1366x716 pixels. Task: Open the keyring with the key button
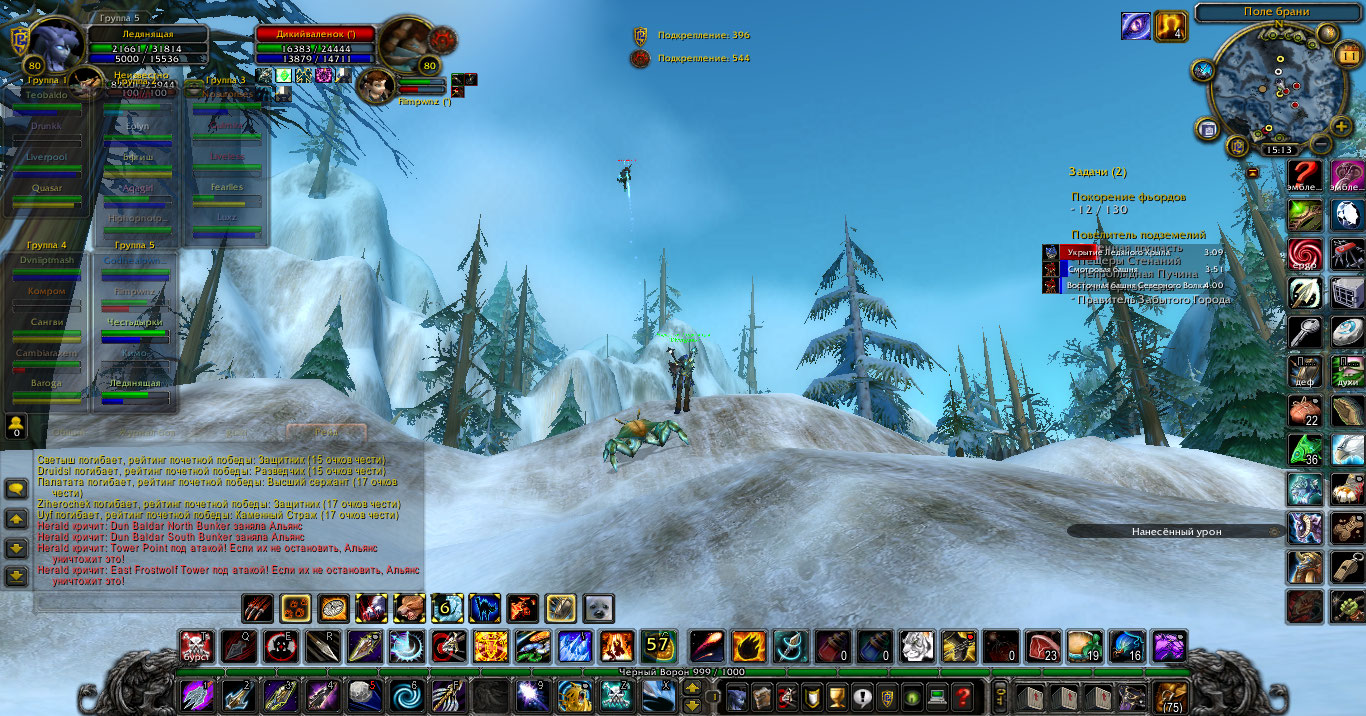(999, 695)
